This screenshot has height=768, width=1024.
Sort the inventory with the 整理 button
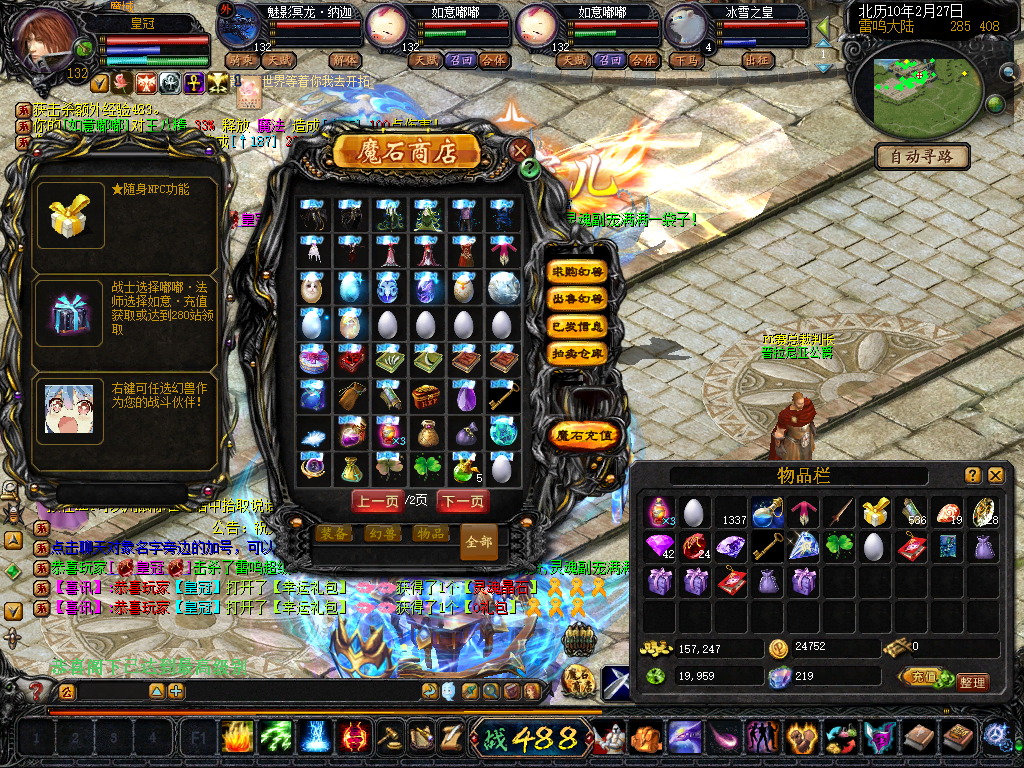(971, 682)
